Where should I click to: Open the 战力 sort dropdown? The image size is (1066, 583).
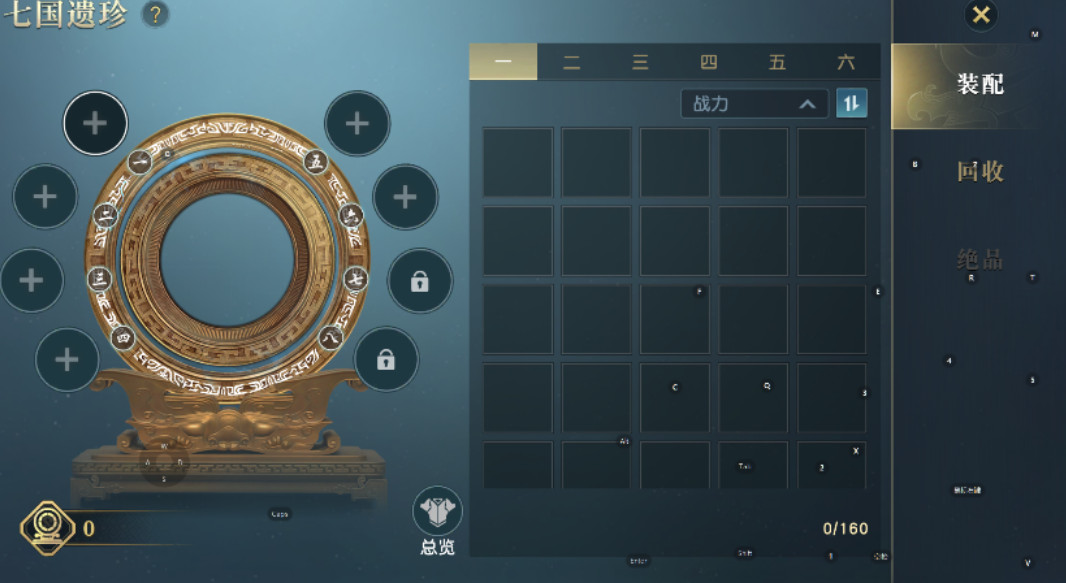tap(754, 103)
